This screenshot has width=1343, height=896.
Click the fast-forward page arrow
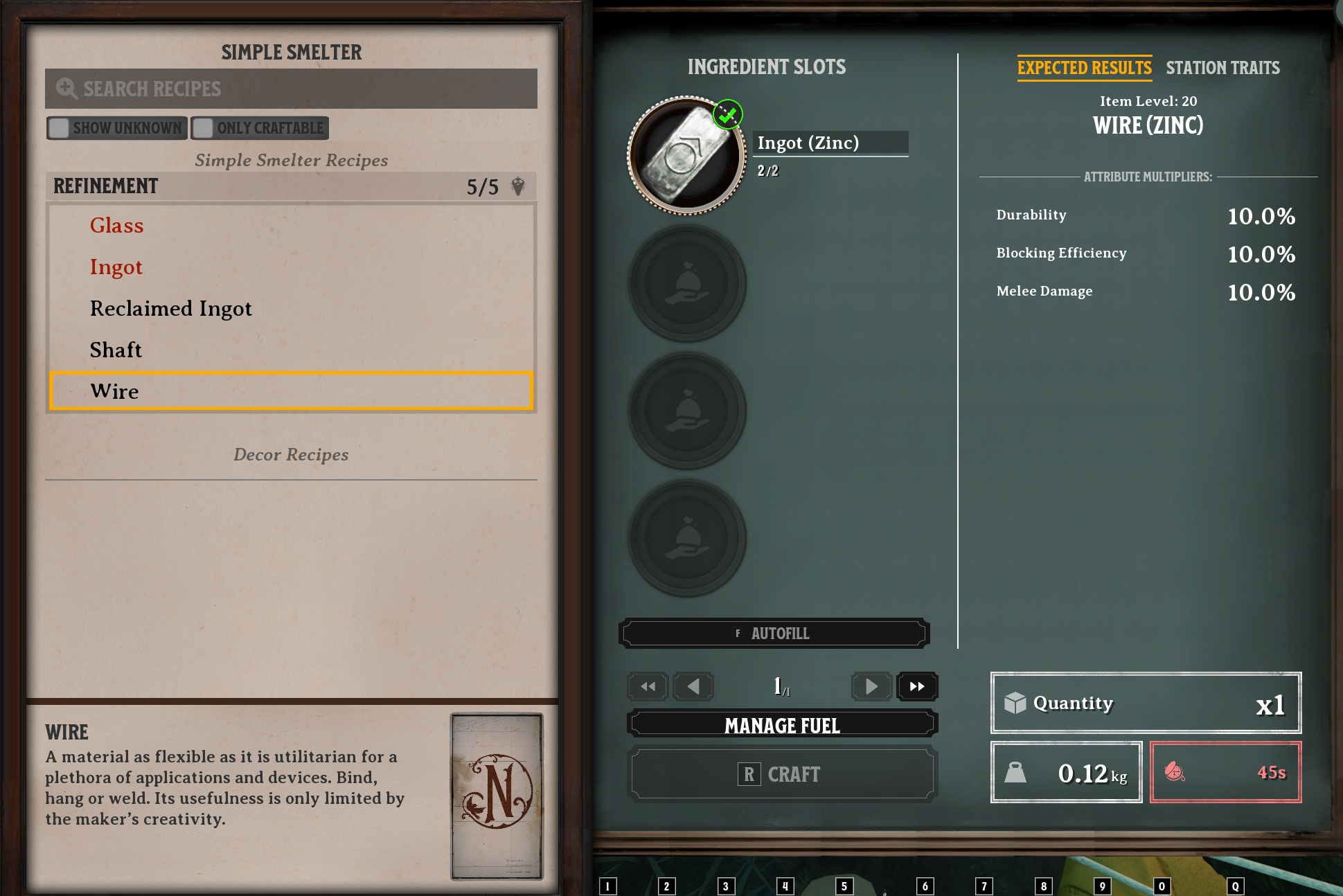click(x=917, y=686)
